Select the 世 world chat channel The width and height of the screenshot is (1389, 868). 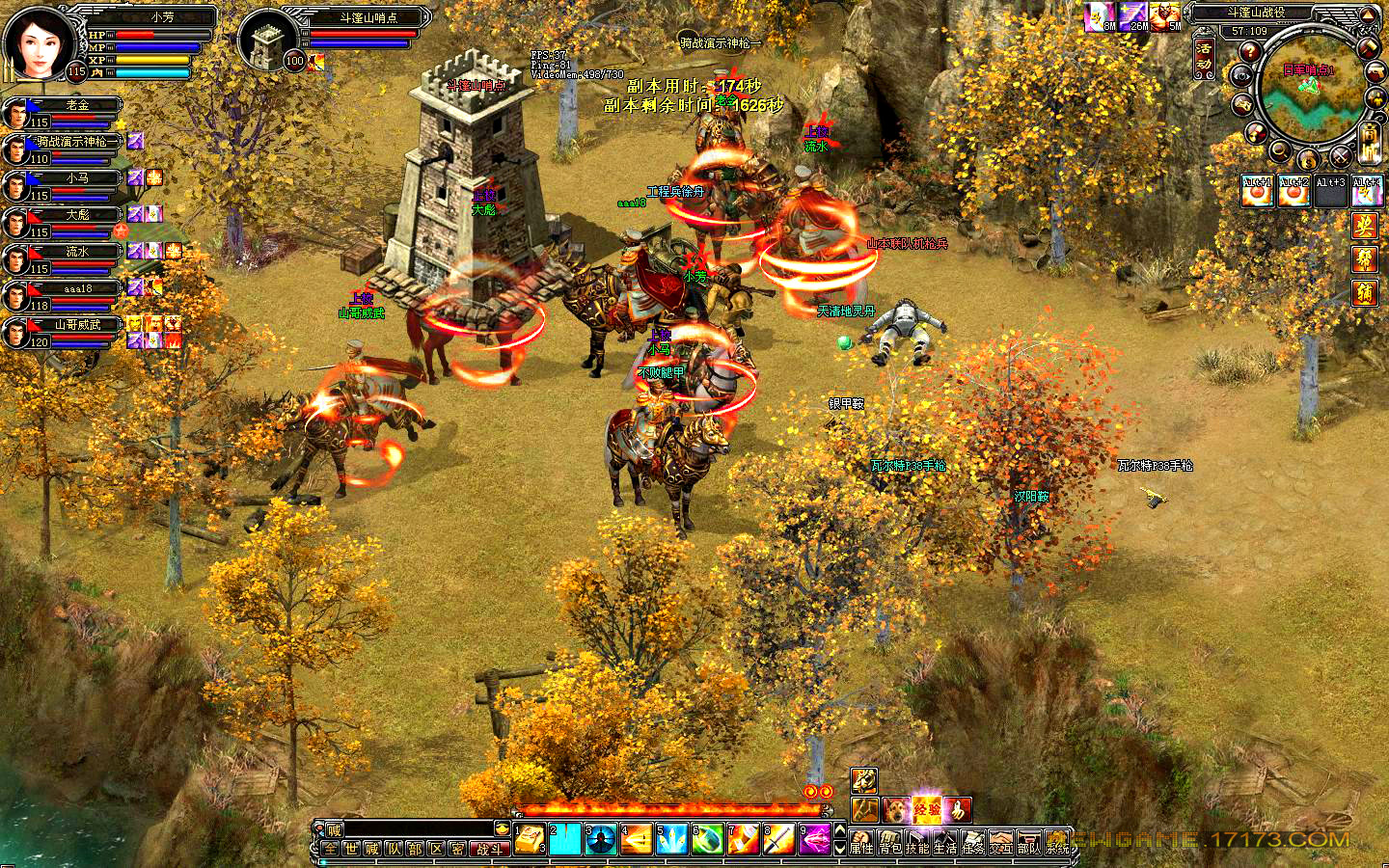(351, 849)
